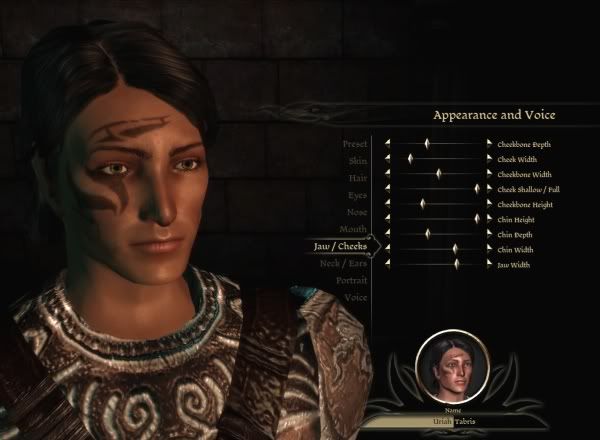Click the Cheekbone Height slider handle

coord(422,204)
